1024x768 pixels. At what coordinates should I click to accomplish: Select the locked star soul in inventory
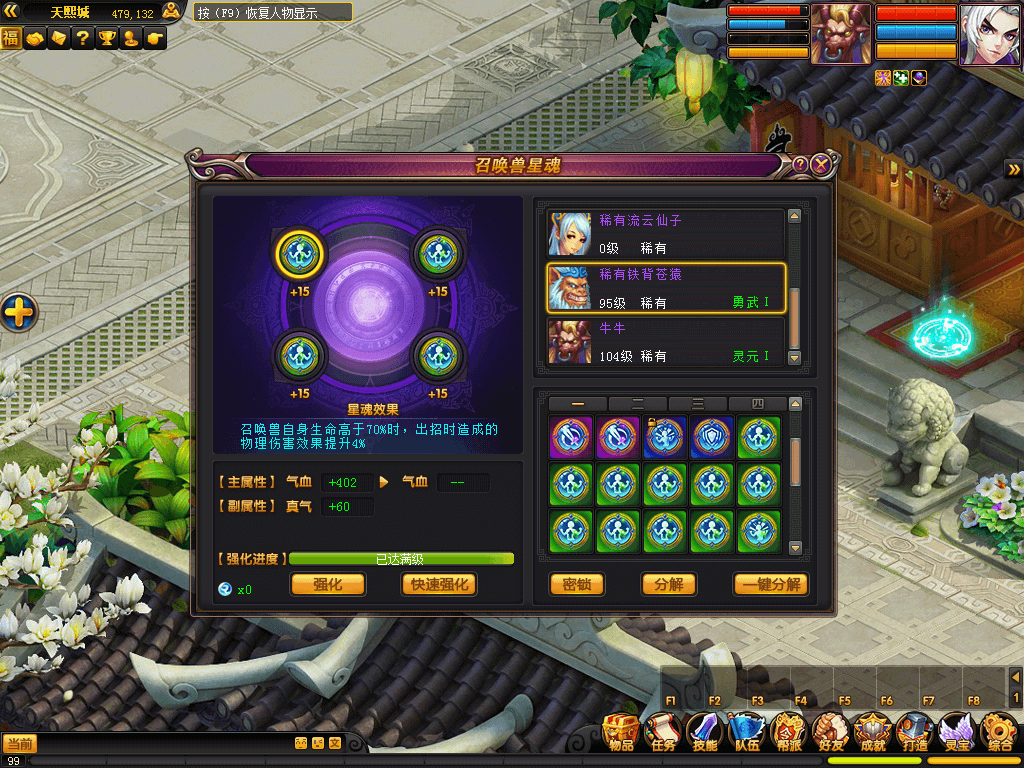click(663, 438)
